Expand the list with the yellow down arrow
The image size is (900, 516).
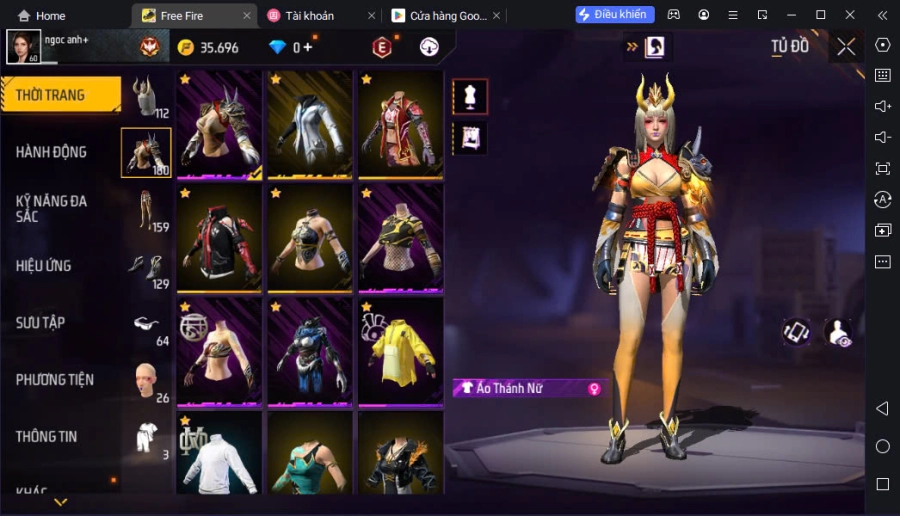coord(61,501)
